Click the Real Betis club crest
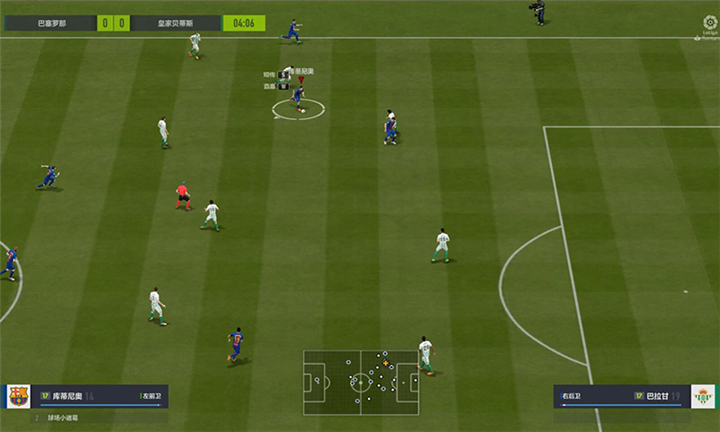720x432 pixels. (703, 396)
